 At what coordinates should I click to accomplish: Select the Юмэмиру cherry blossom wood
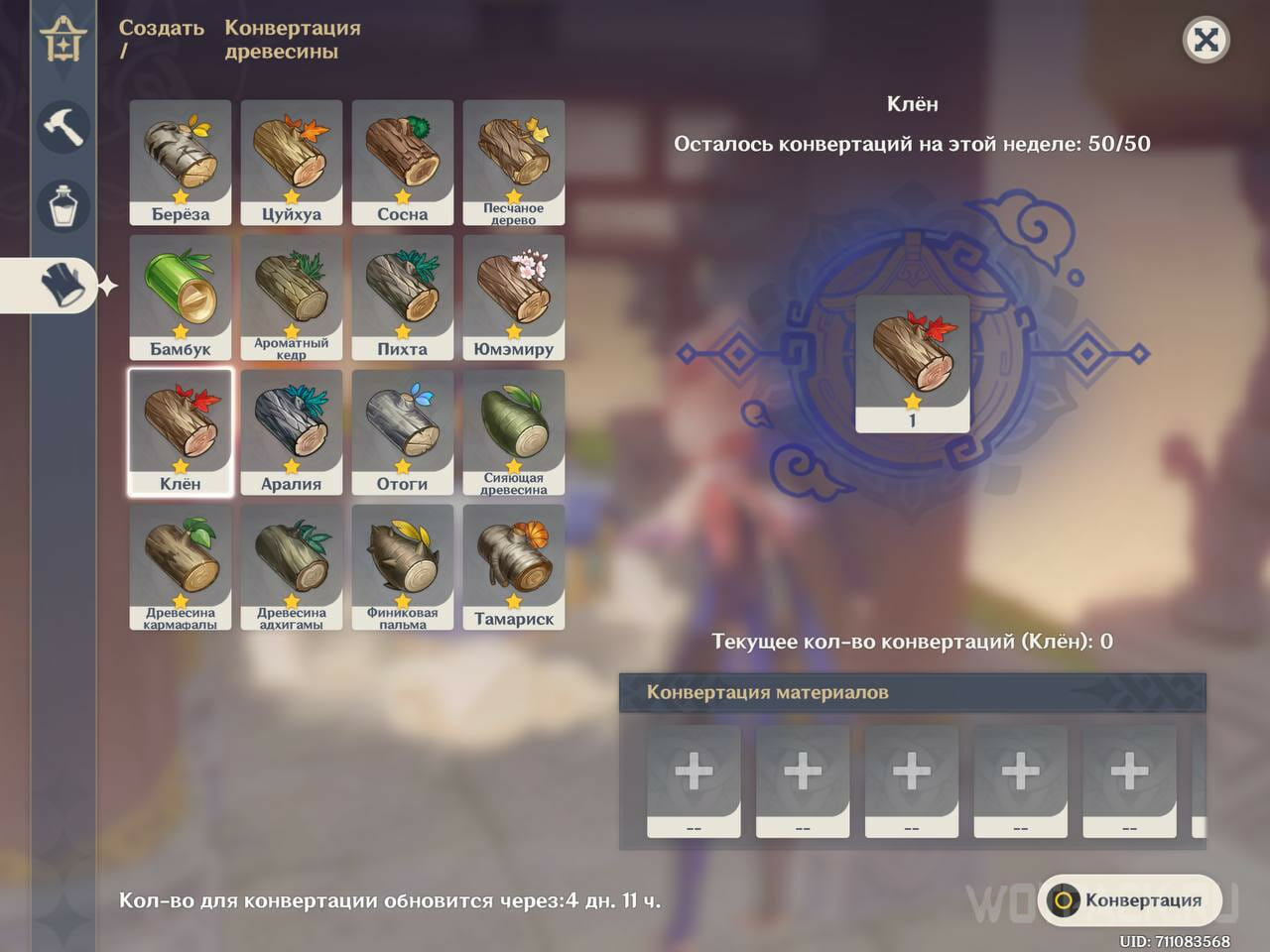(x=513, y=293)
